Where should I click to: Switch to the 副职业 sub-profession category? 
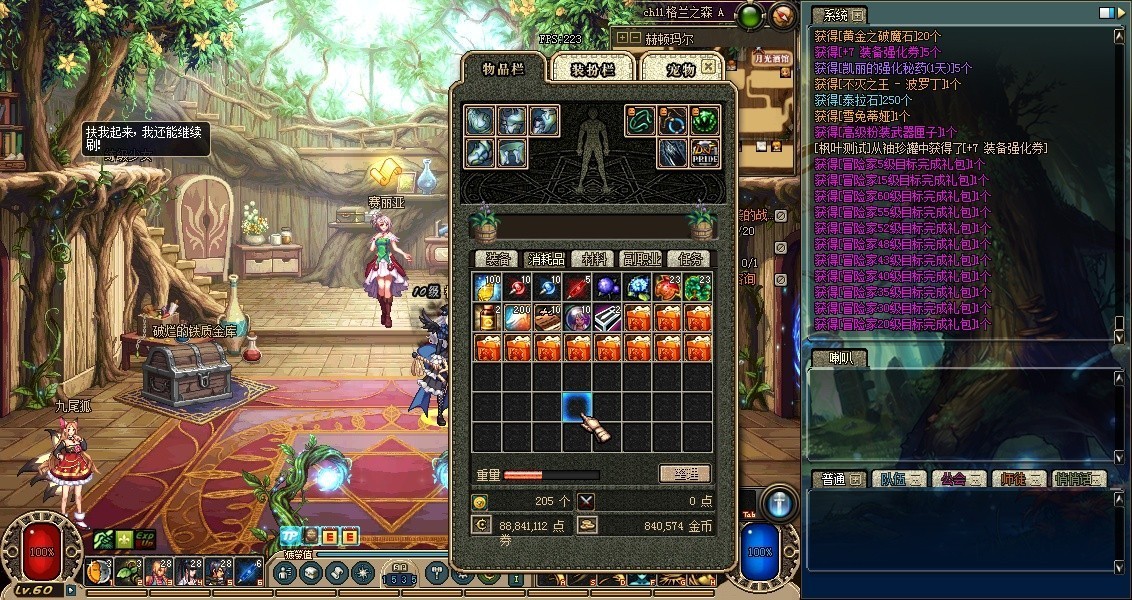point(641,259)
